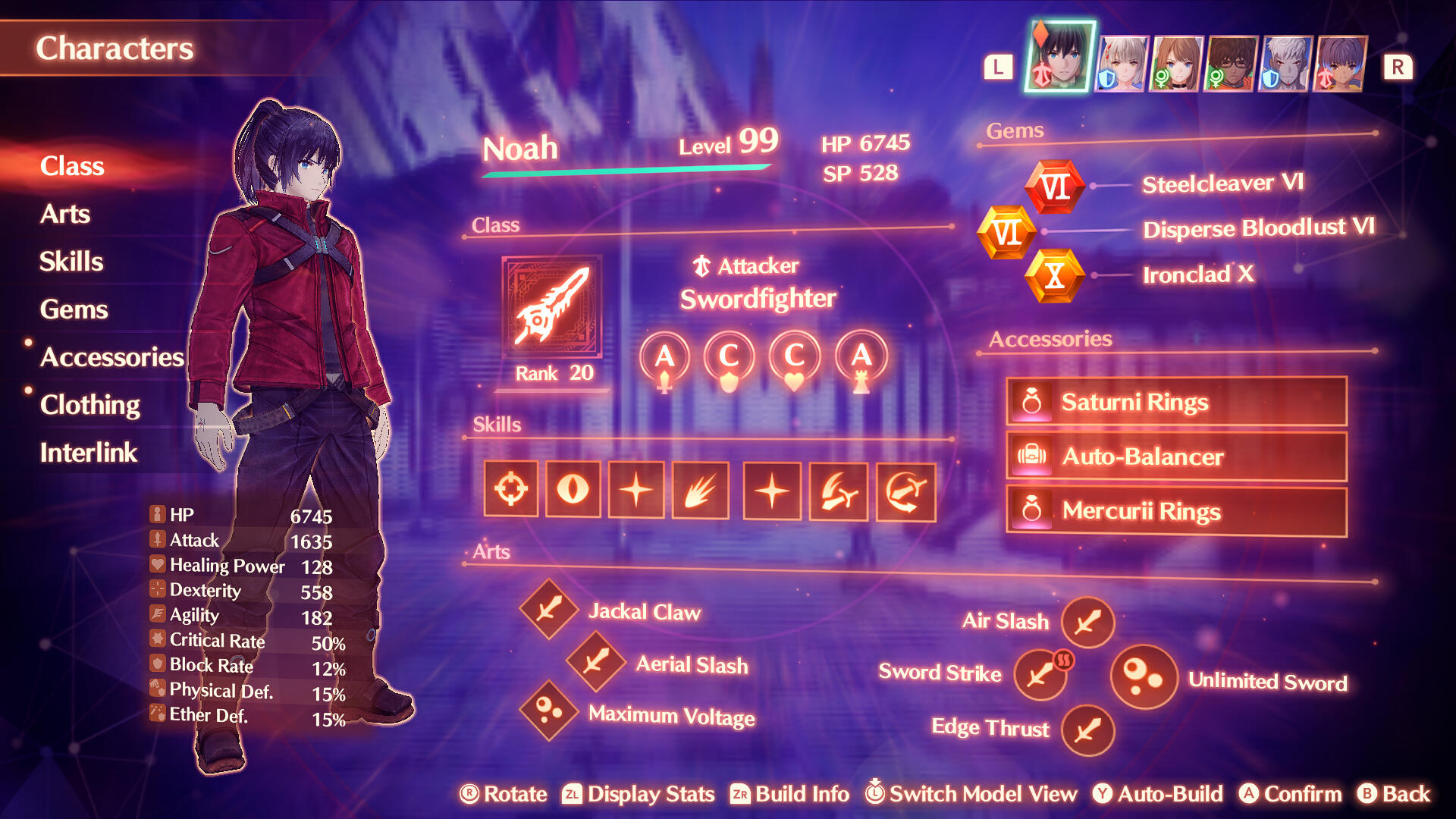
Task: Choose the Maximum Voltage art icon
Action: coord(549,711)
